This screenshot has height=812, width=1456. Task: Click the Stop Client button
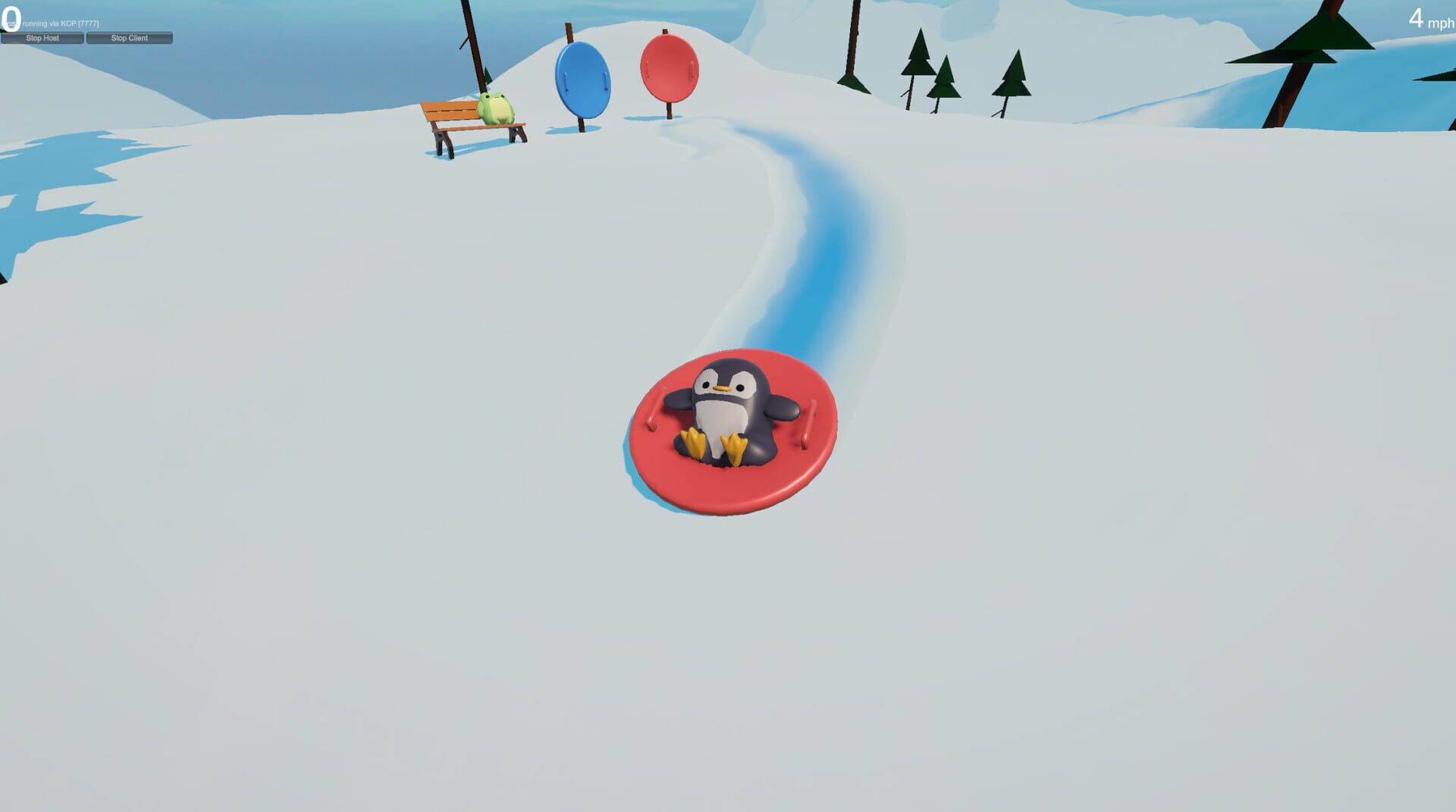tap(129, 37)
